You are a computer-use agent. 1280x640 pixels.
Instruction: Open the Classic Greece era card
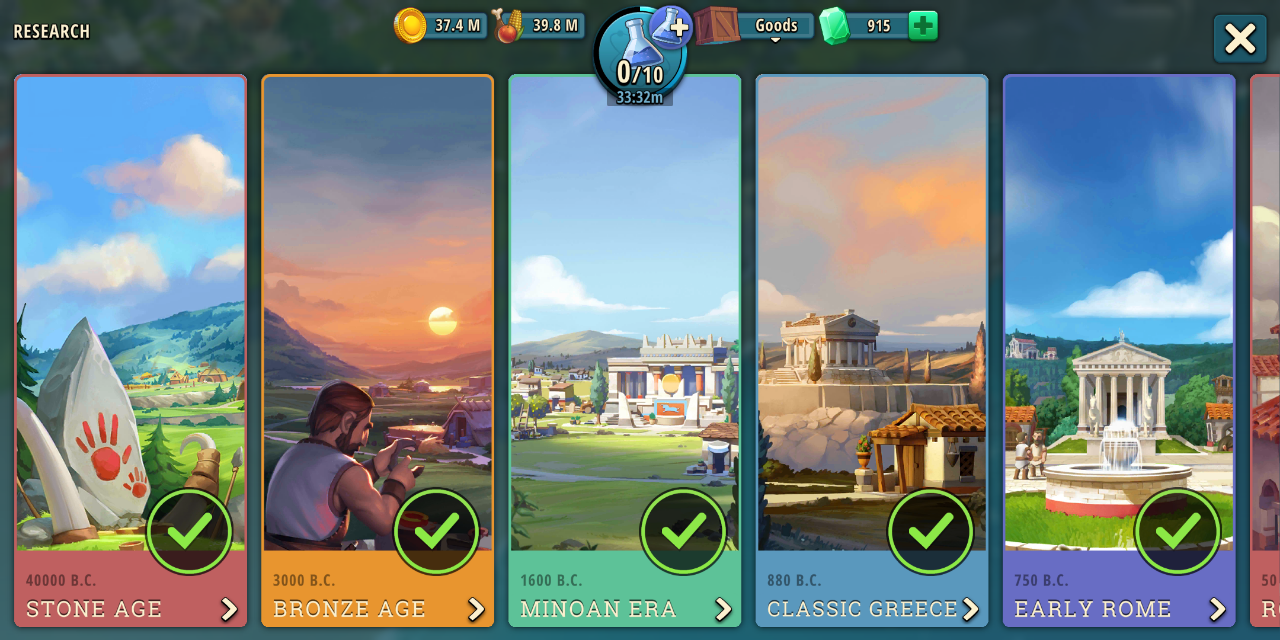[871, 350]
